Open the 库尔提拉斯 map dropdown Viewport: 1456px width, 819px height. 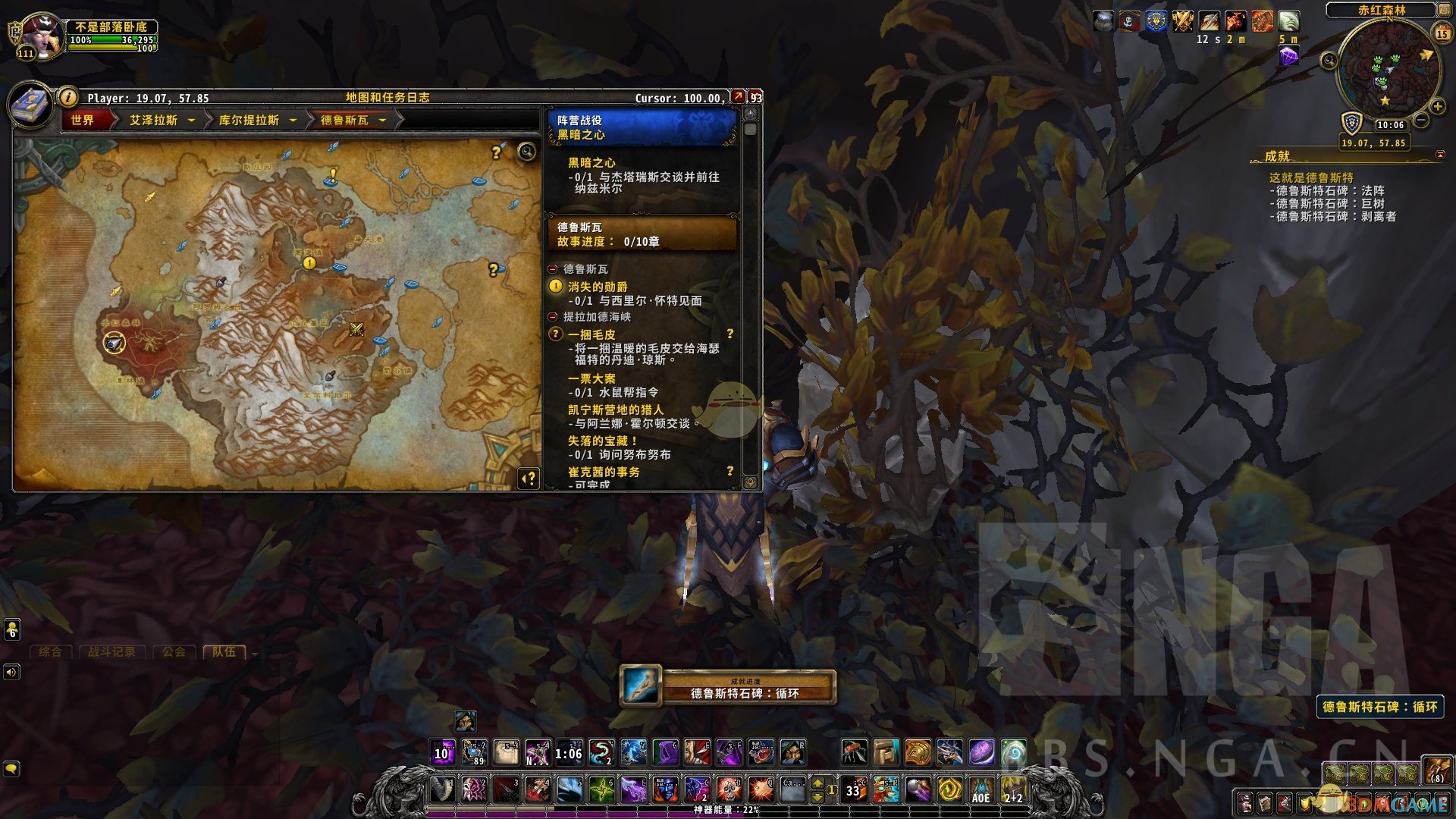tap(293, 120)
